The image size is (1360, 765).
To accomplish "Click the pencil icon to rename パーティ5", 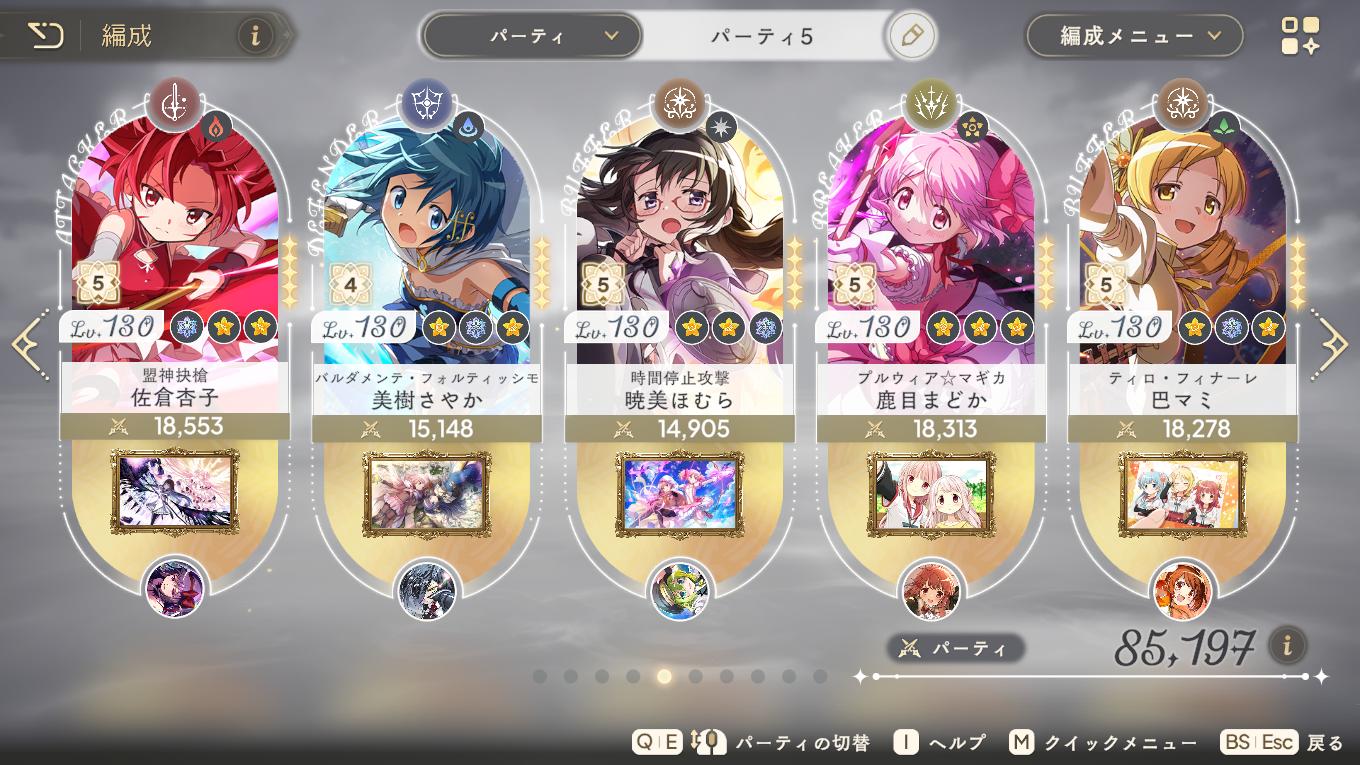I will click(x=911, y=33).
